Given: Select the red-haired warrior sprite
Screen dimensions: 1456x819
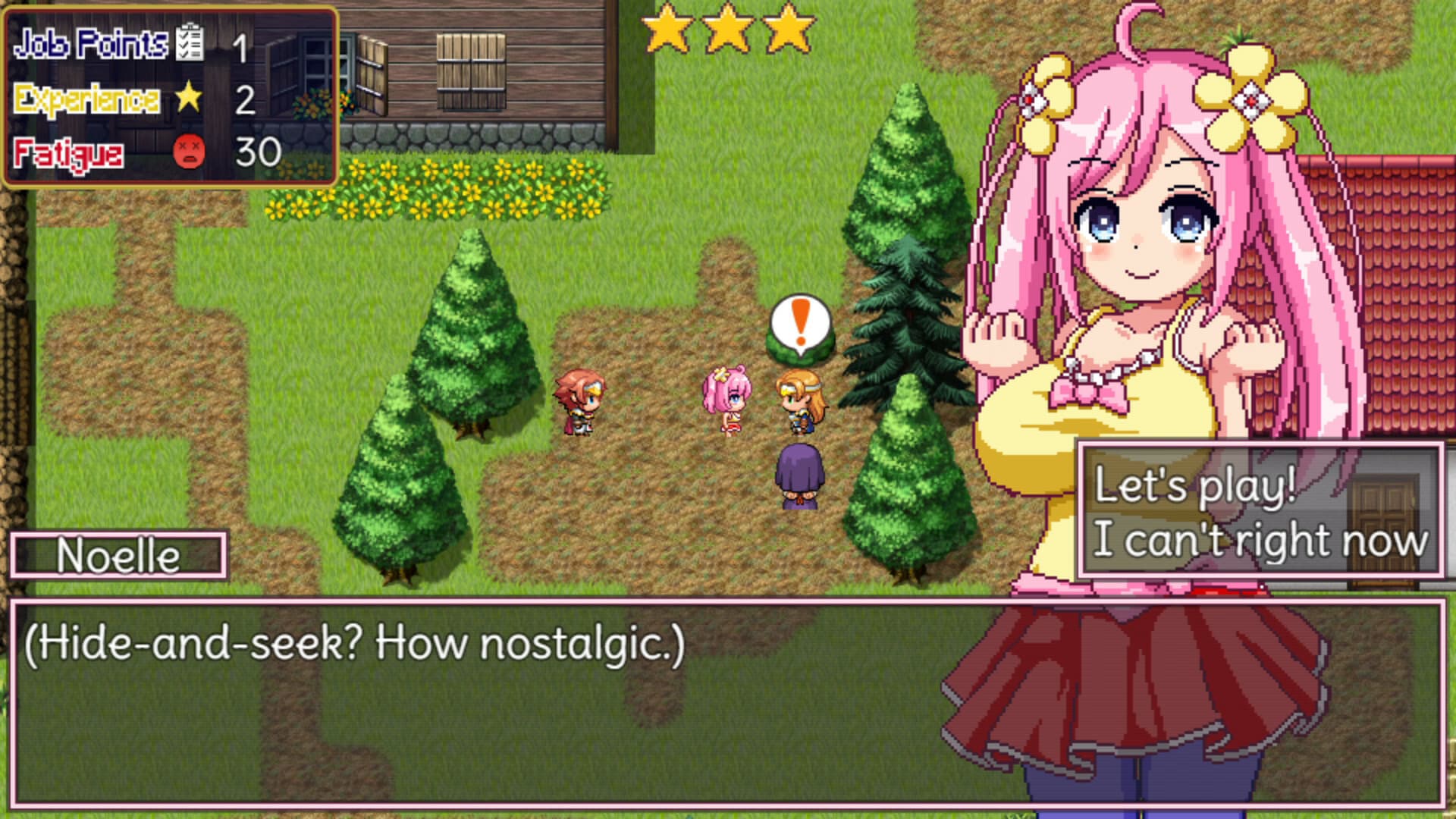Looking at the screenshot, I should point(579,400).
